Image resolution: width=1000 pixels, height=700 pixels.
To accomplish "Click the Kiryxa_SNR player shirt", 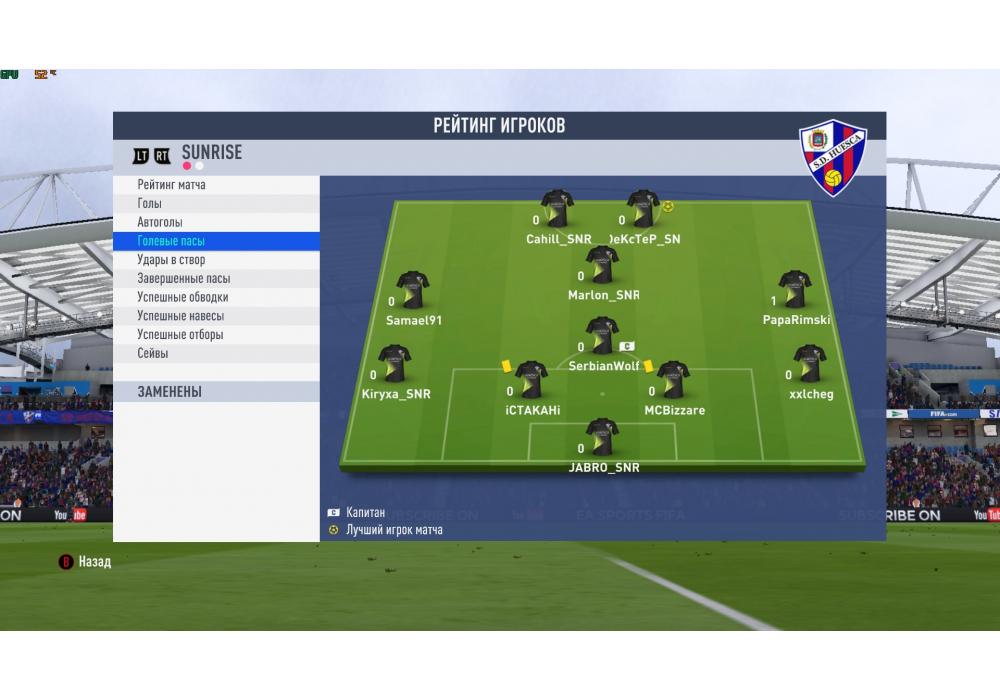I will (394, 364).
